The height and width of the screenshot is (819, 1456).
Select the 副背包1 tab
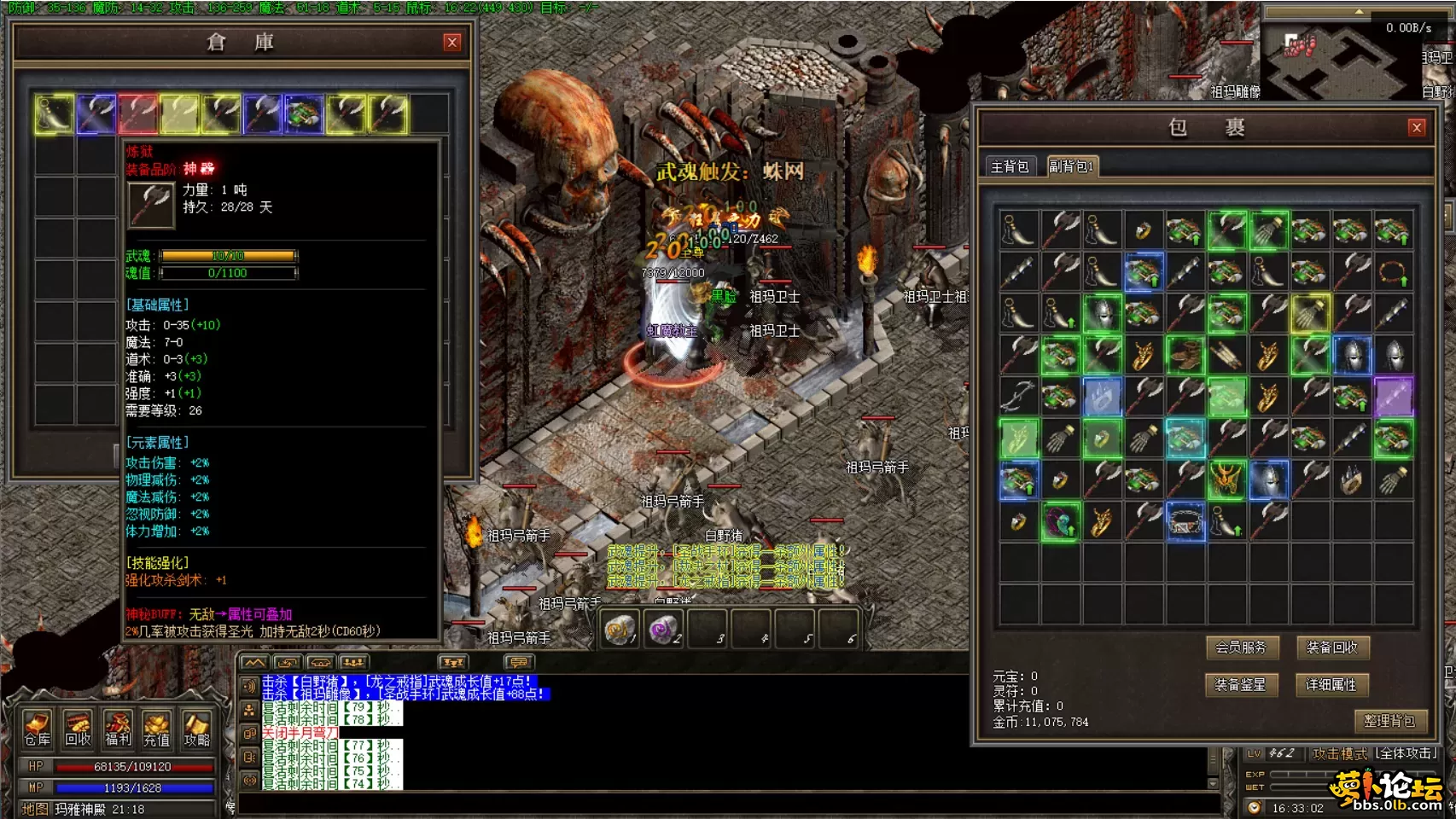pos(1070,166)
